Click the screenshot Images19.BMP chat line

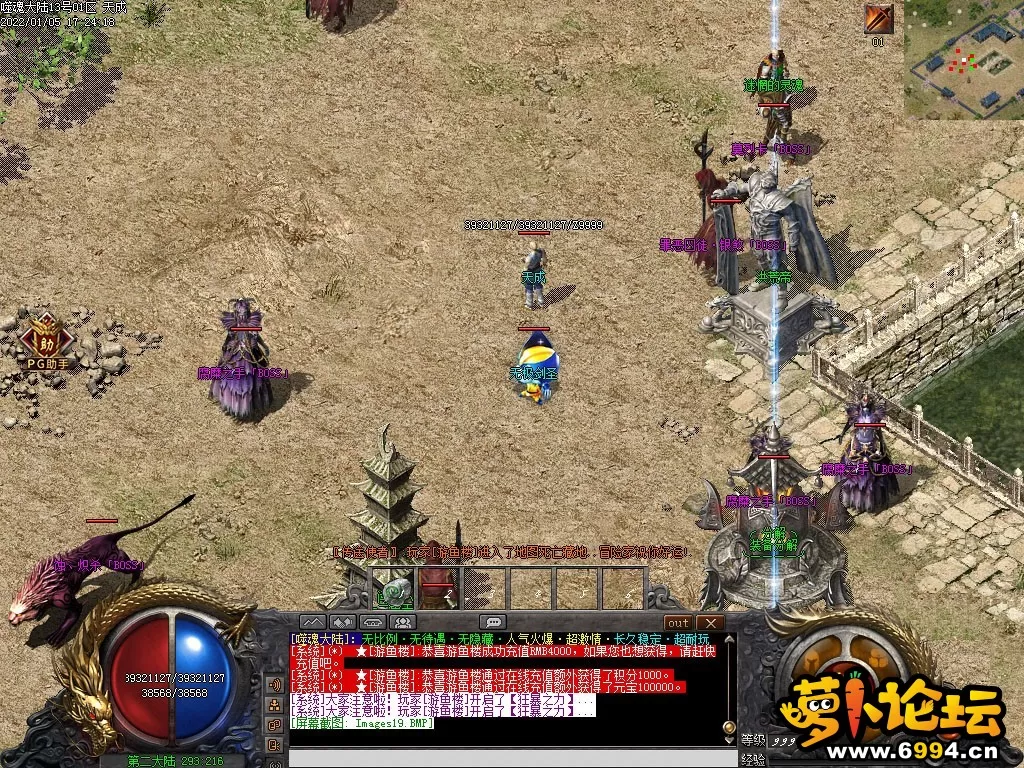[362, 723]
